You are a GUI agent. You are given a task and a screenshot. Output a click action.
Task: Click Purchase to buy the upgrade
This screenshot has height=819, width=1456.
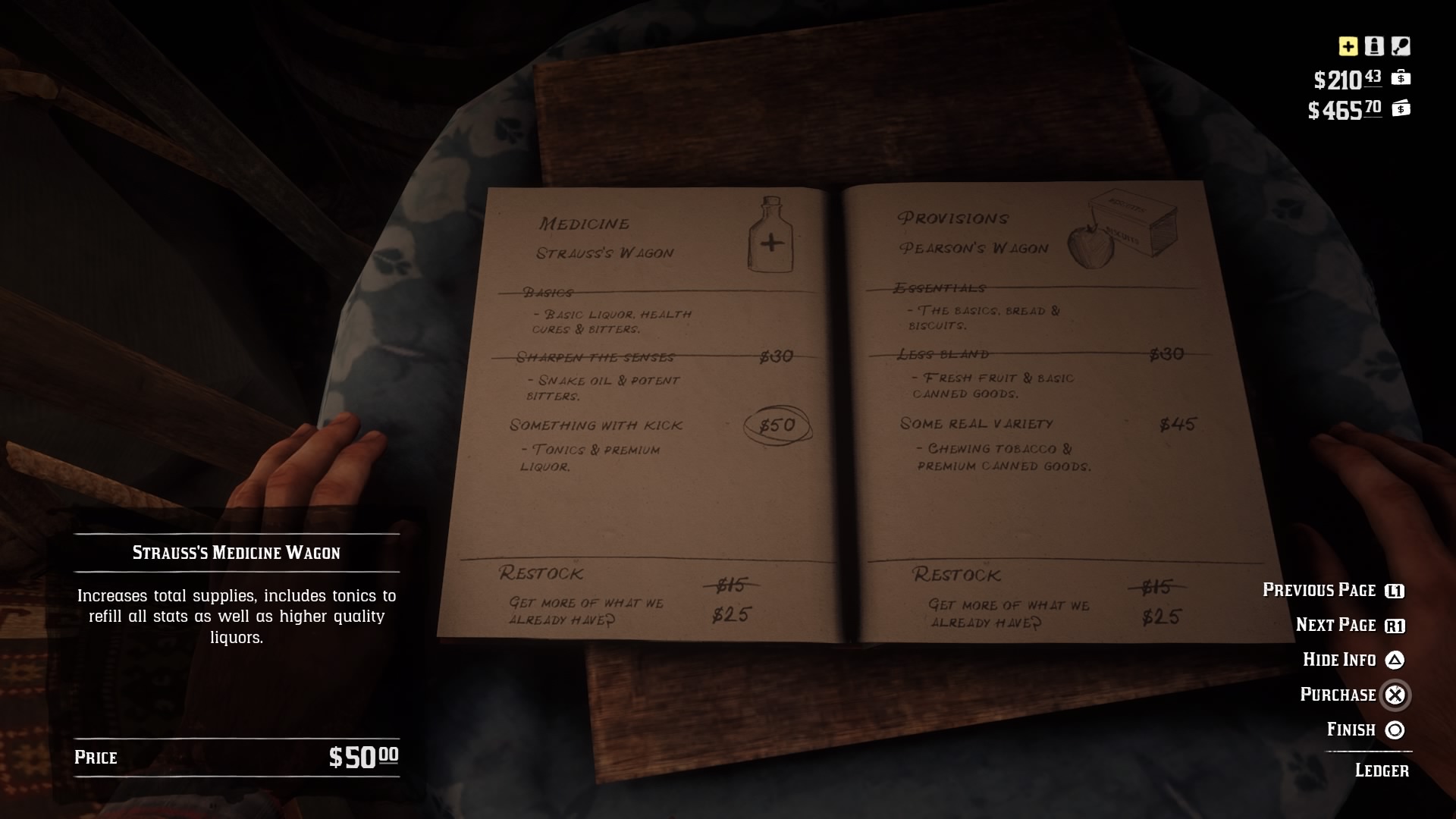pyautogui.click(x=1351, y=695)
